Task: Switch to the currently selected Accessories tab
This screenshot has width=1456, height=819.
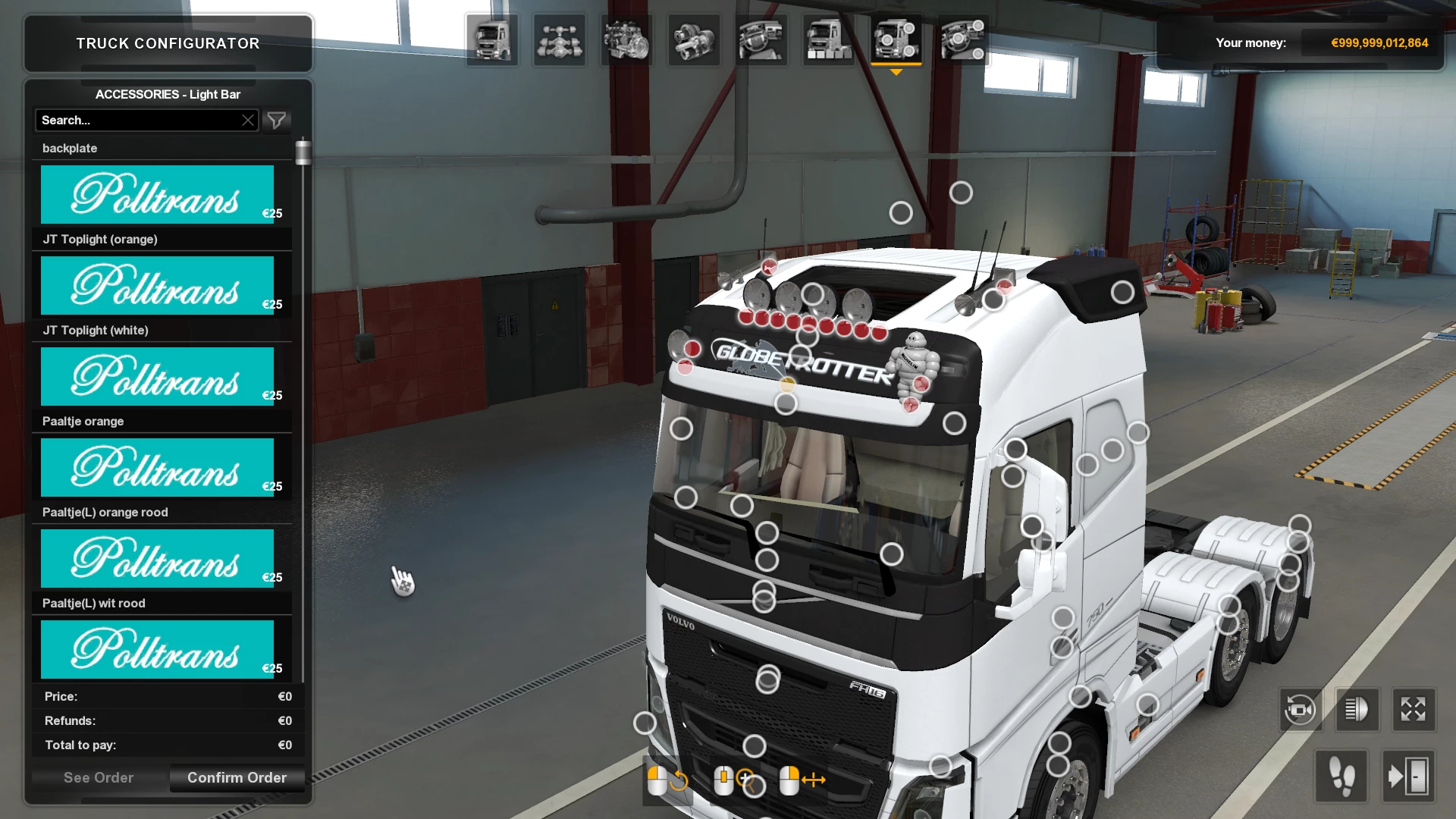Action: (x=896, y=39)
